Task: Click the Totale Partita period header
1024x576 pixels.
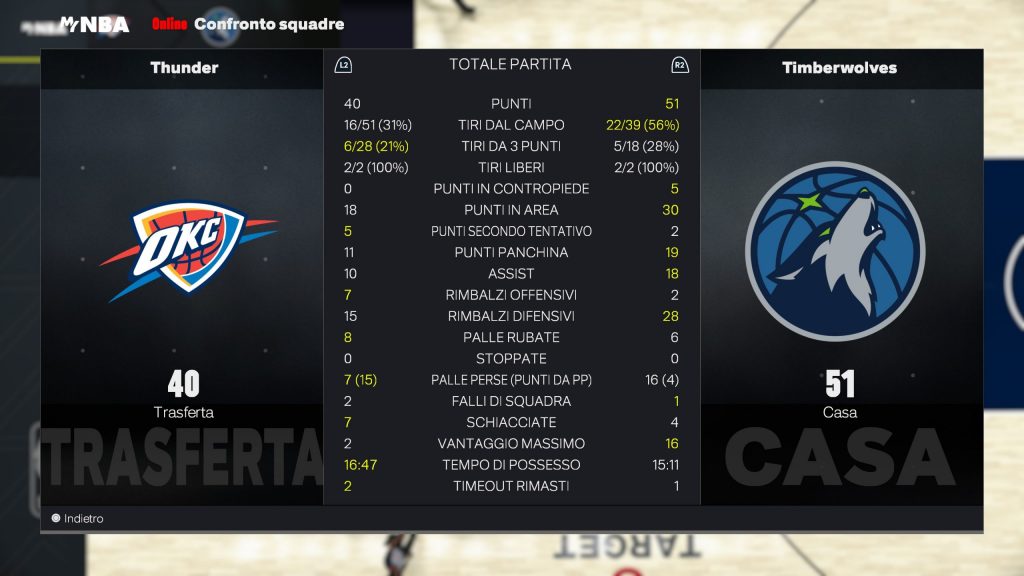Action: pos(510,65)
